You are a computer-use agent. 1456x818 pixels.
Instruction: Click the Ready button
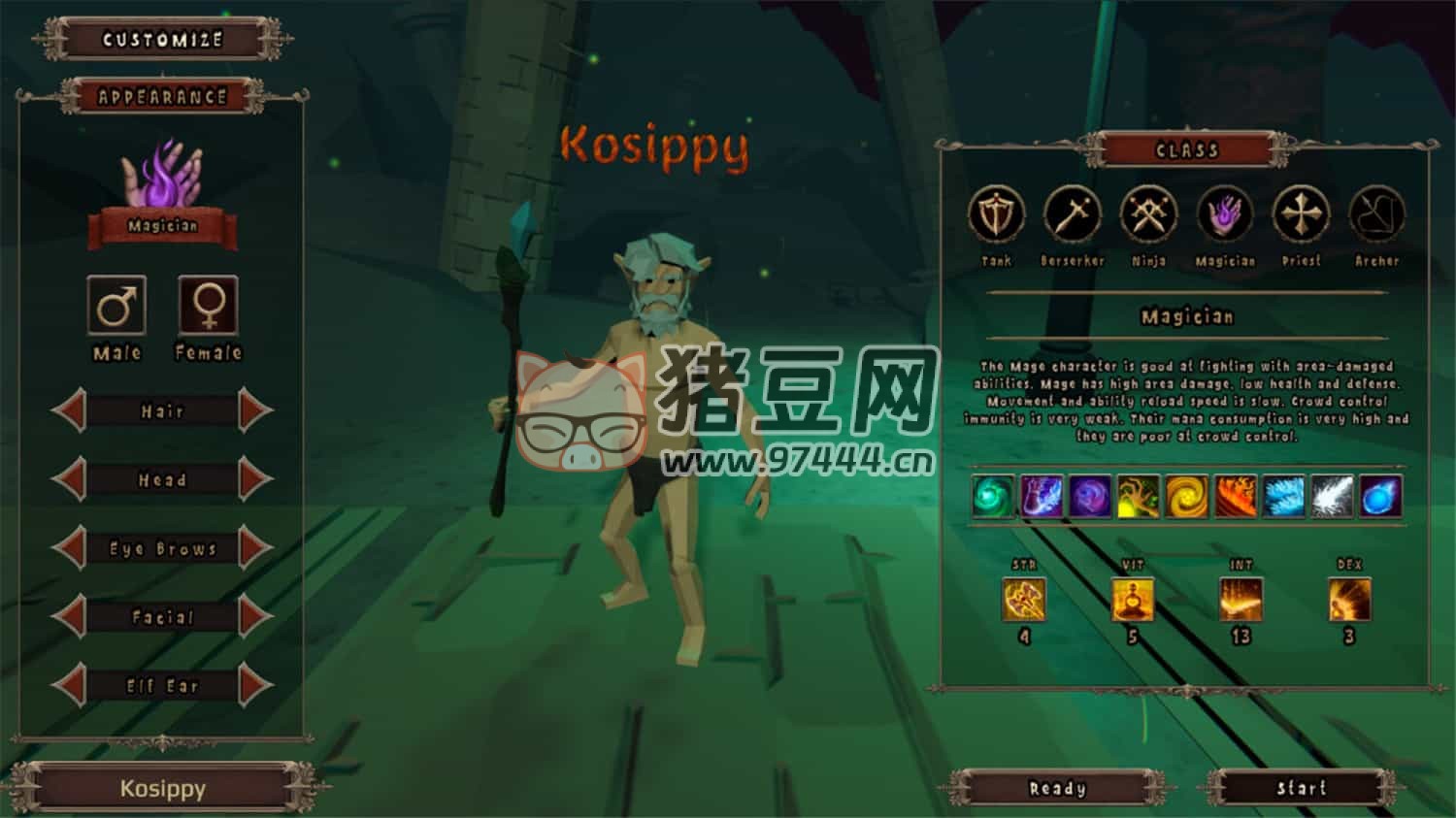coord(1057,789)
